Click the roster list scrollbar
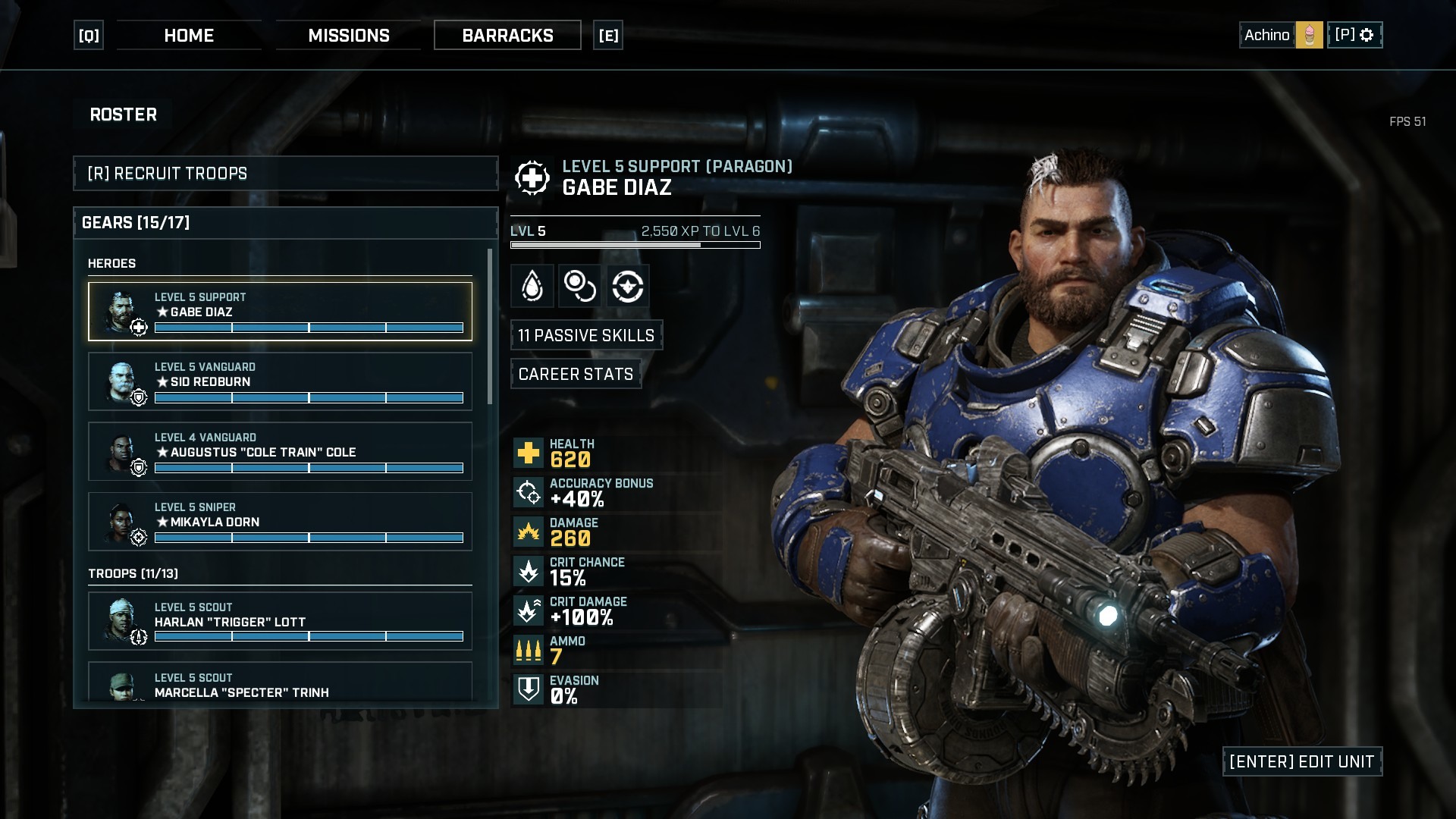This screenshot has height=819, width=1456. click(490, 326)
